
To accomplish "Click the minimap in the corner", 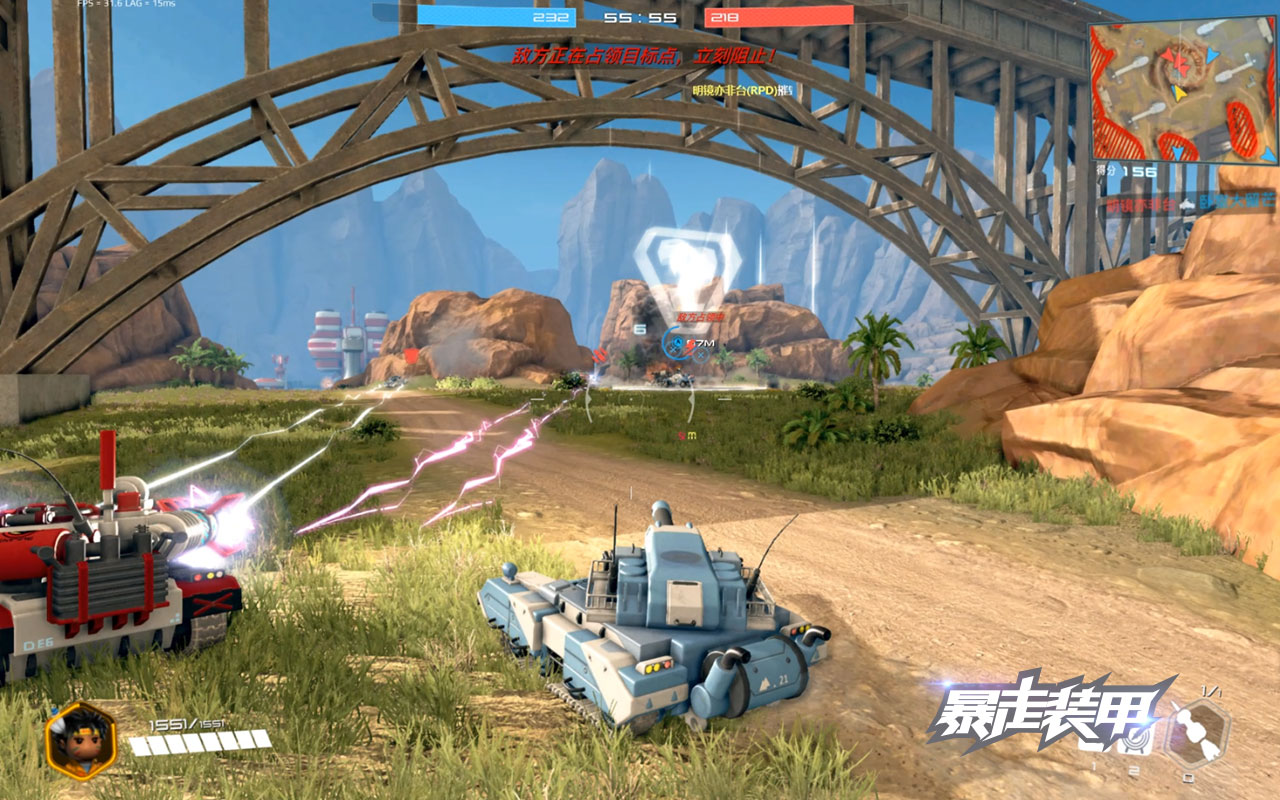I will 1183,92.
